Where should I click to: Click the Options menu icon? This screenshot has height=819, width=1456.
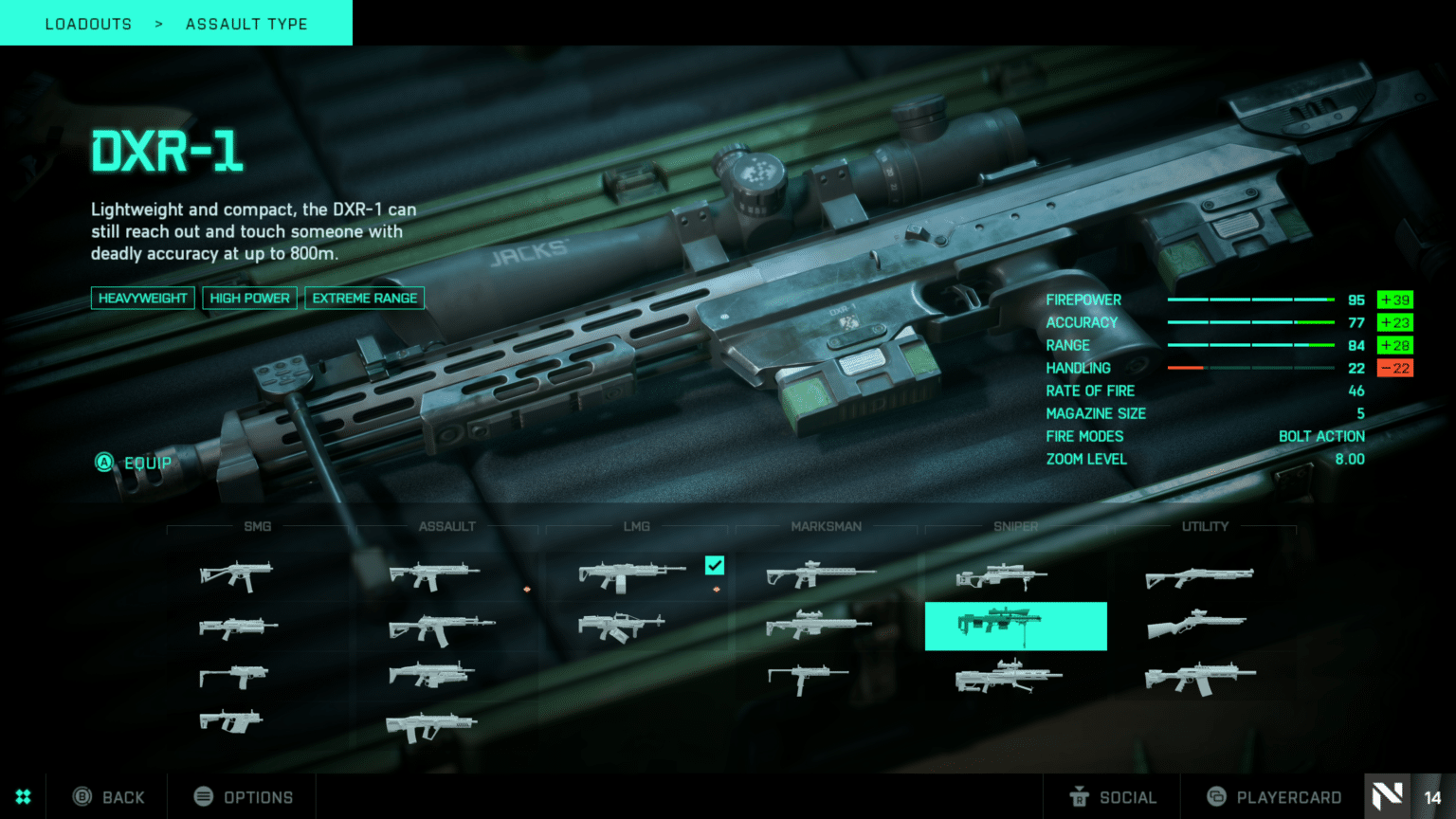coord(203,796)
